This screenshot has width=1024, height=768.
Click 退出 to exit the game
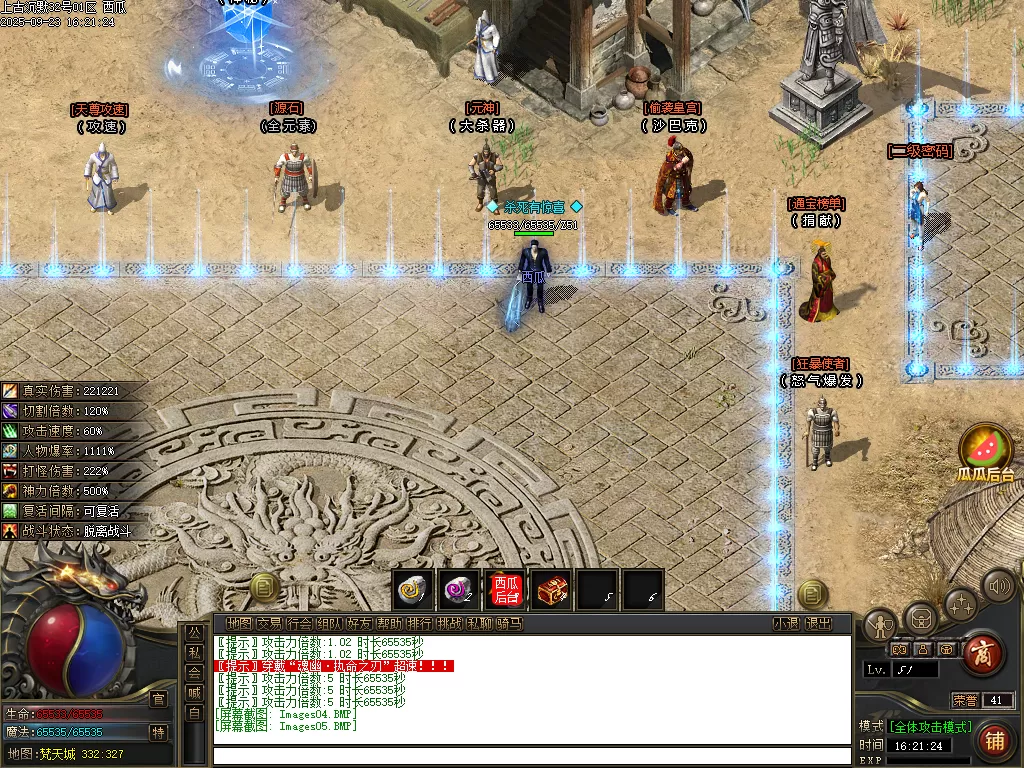point(818,624)
